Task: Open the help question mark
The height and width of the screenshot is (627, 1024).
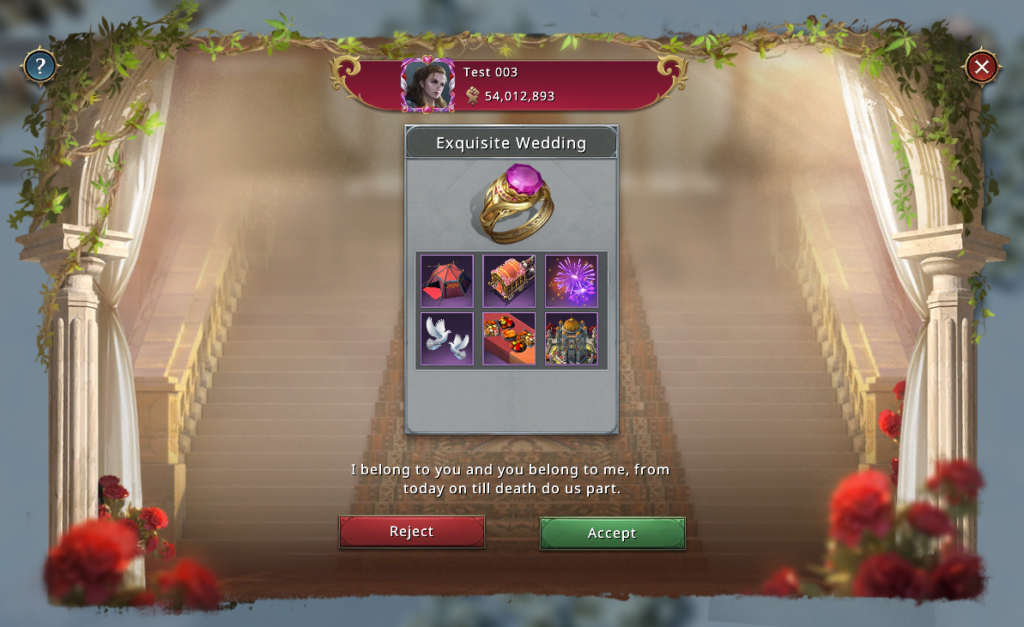Action: [40, 67]
